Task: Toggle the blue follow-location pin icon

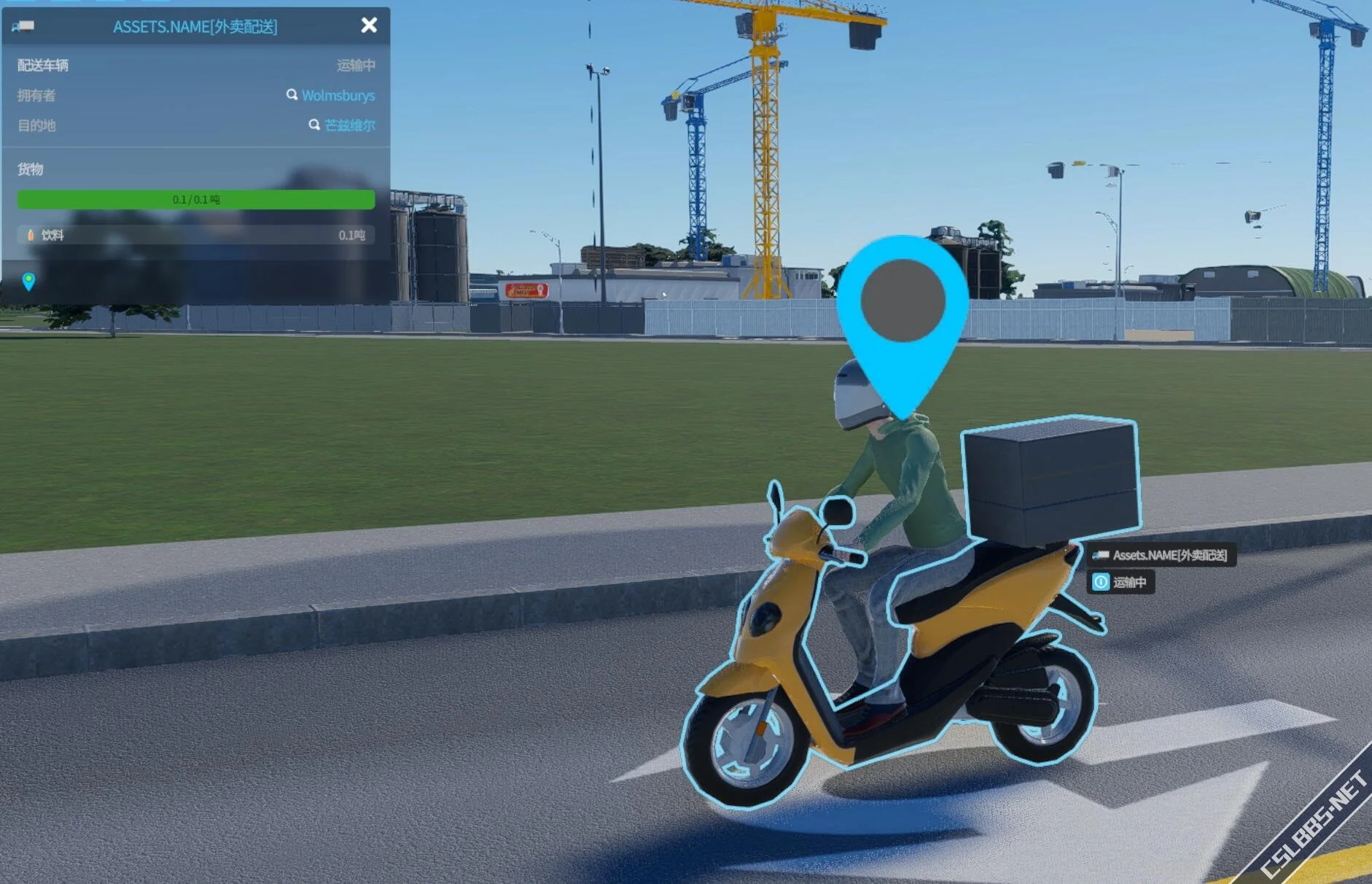Action: click(x=28, y=282)
